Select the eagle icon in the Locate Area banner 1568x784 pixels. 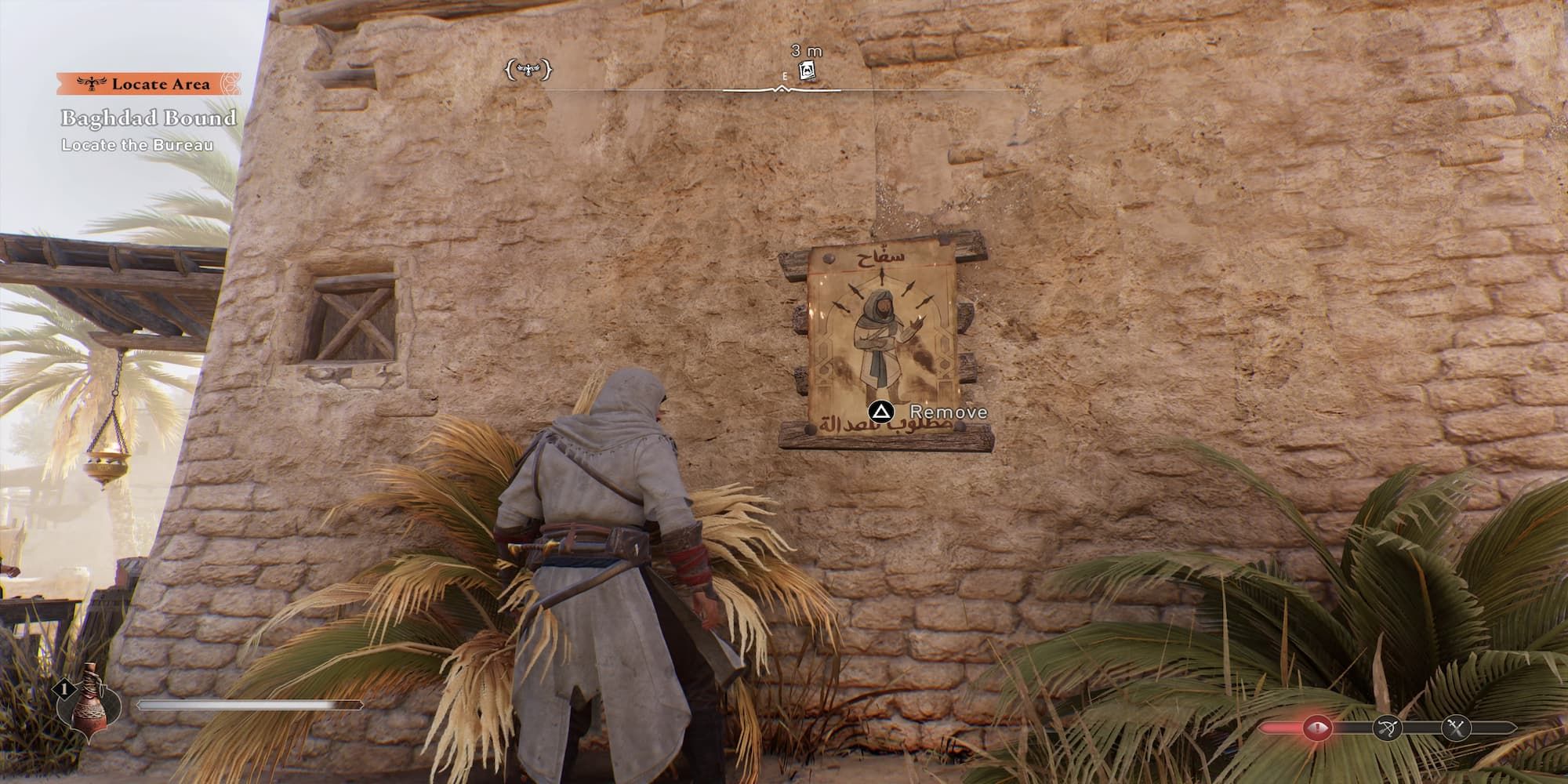[x=90, y=82]
